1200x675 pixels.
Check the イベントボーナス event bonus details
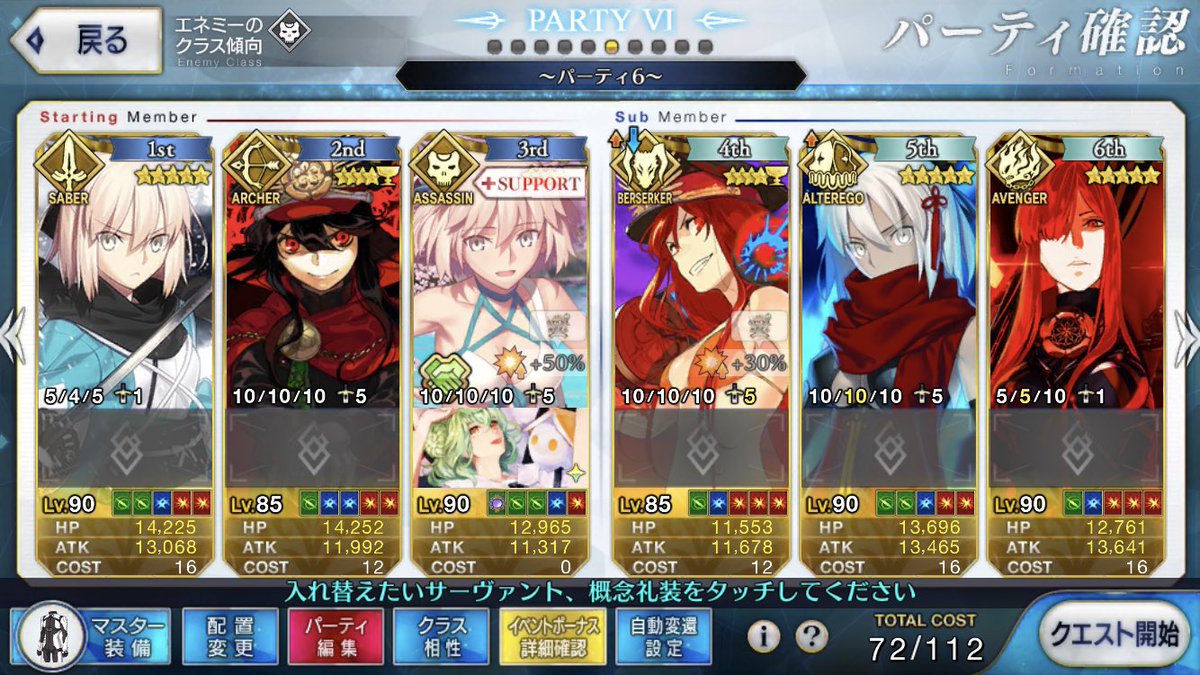[553, 637]
